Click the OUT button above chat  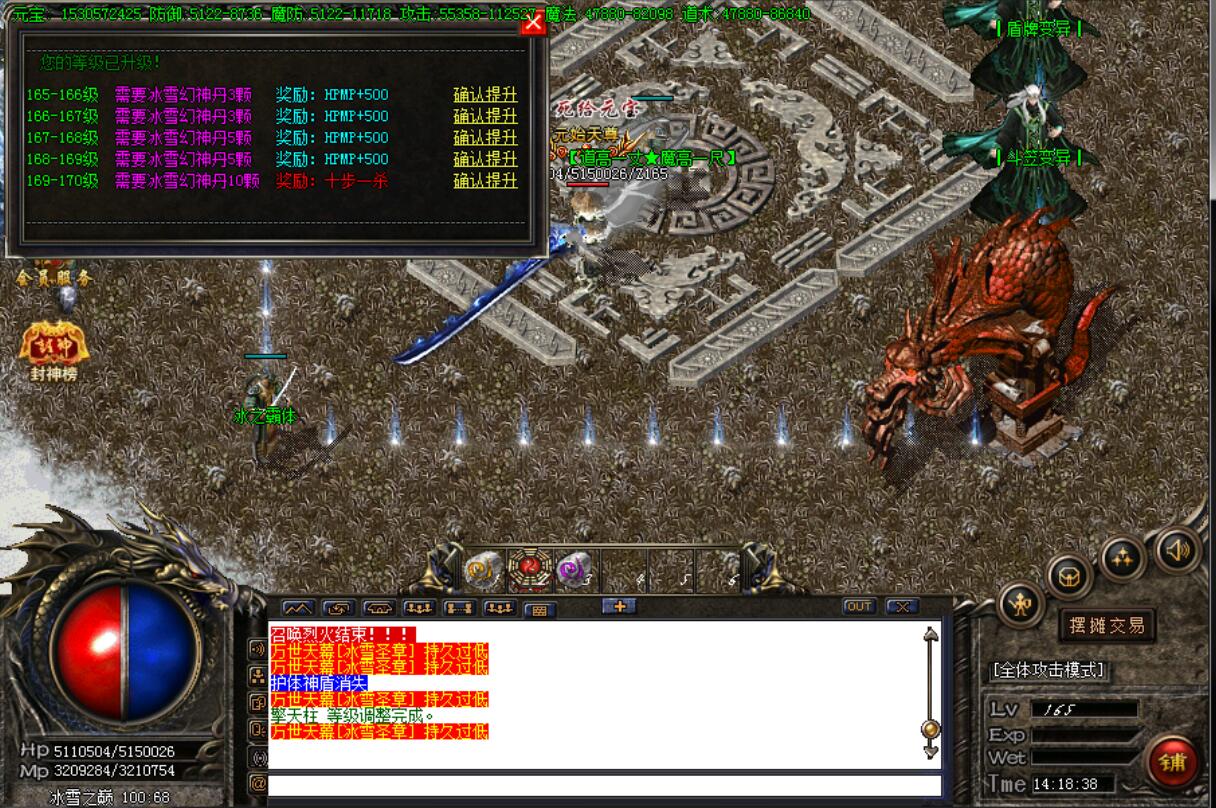click(858, 607)
